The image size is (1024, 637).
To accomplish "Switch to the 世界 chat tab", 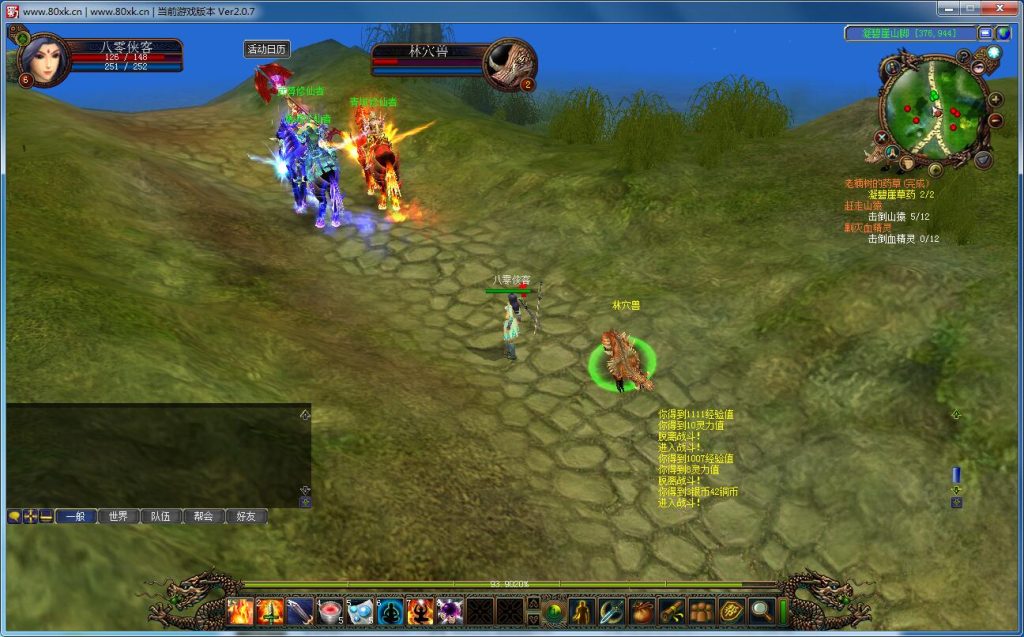I will click(x=118, y=517).
